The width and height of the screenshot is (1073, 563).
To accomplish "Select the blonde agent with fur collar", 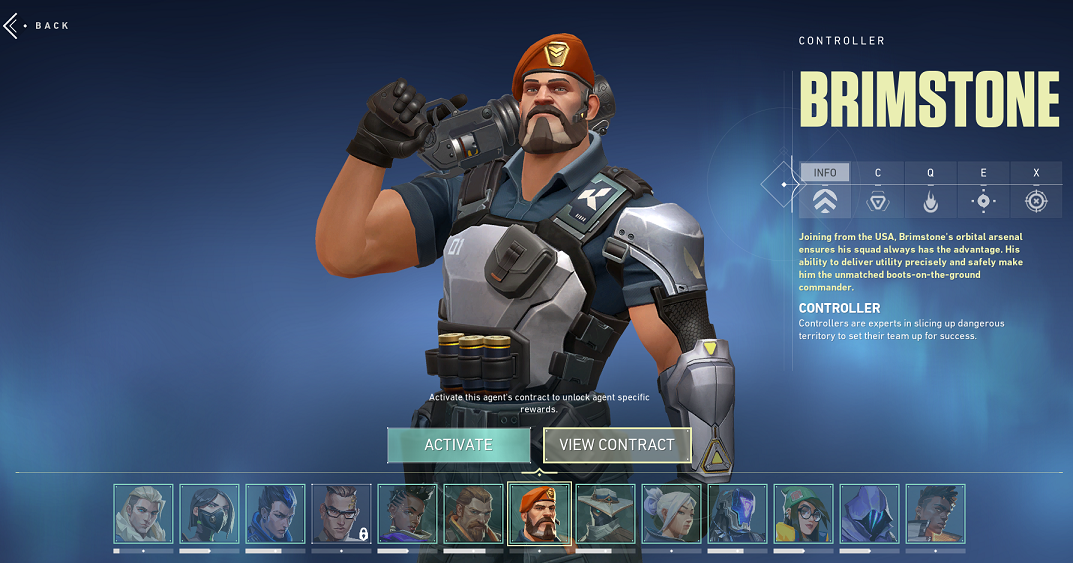I will coord(143,513).
